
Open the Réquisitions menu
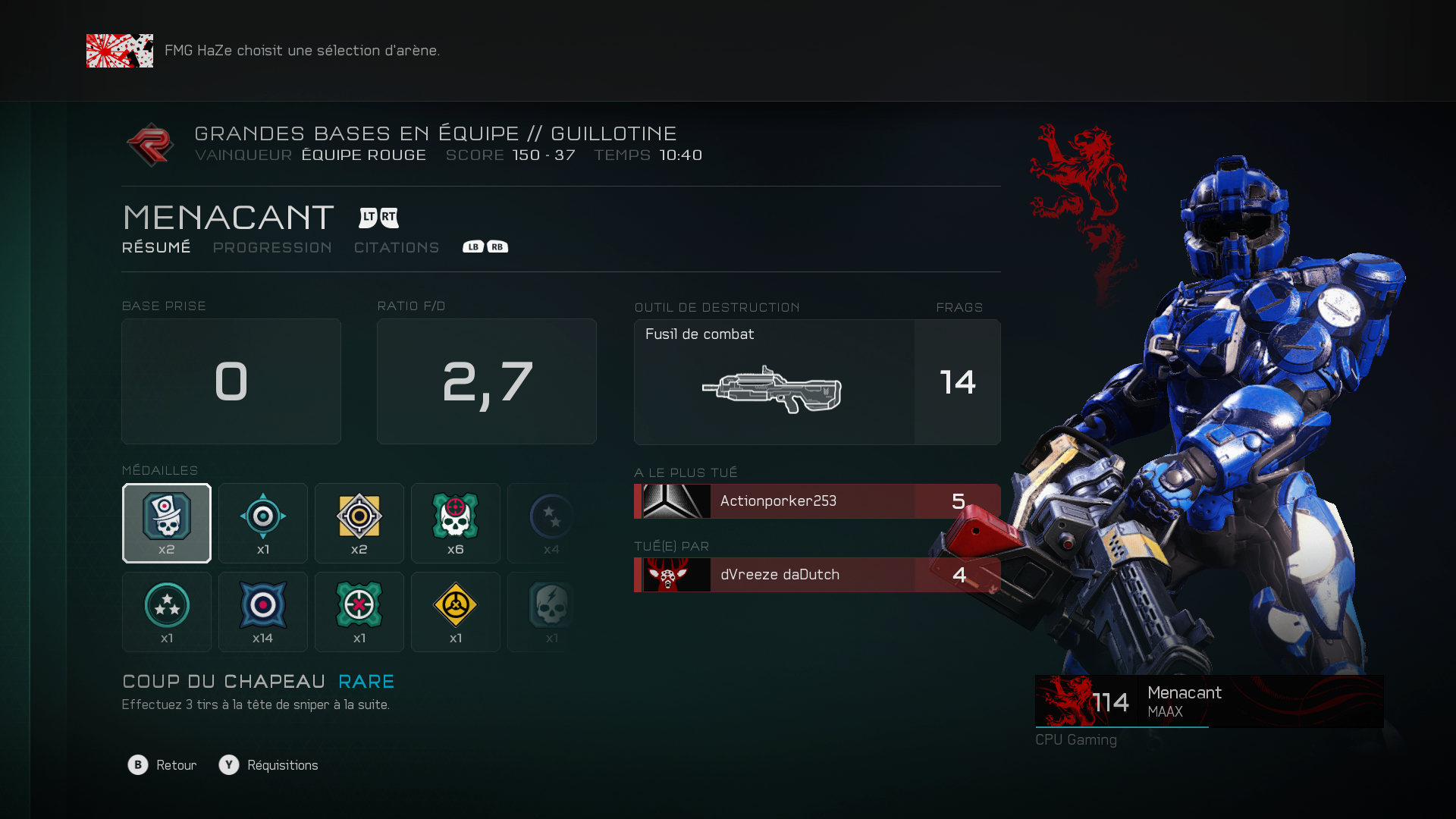[269, 765]
